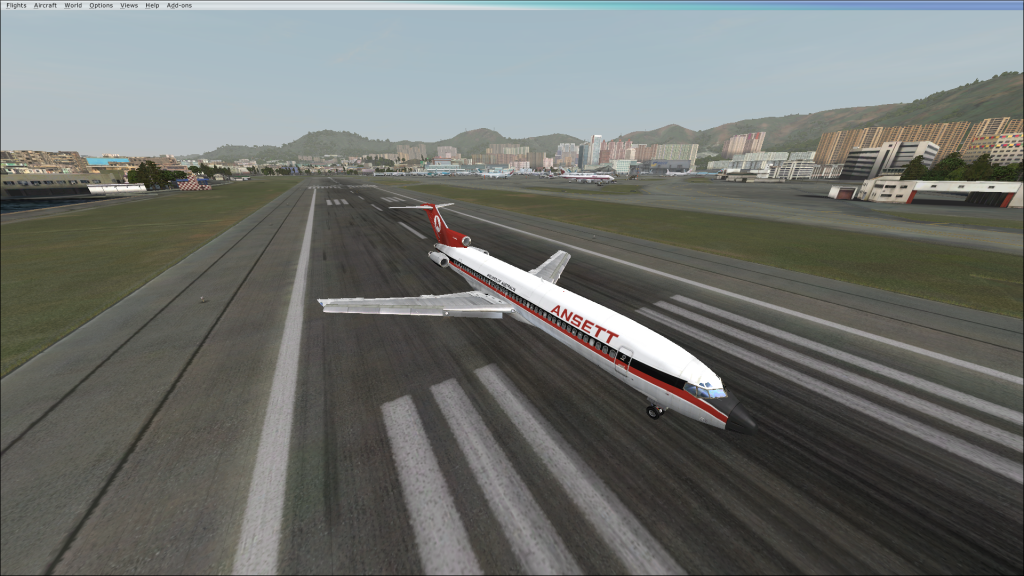
Task: Open the Flights menu
Action: coord(16,5)
